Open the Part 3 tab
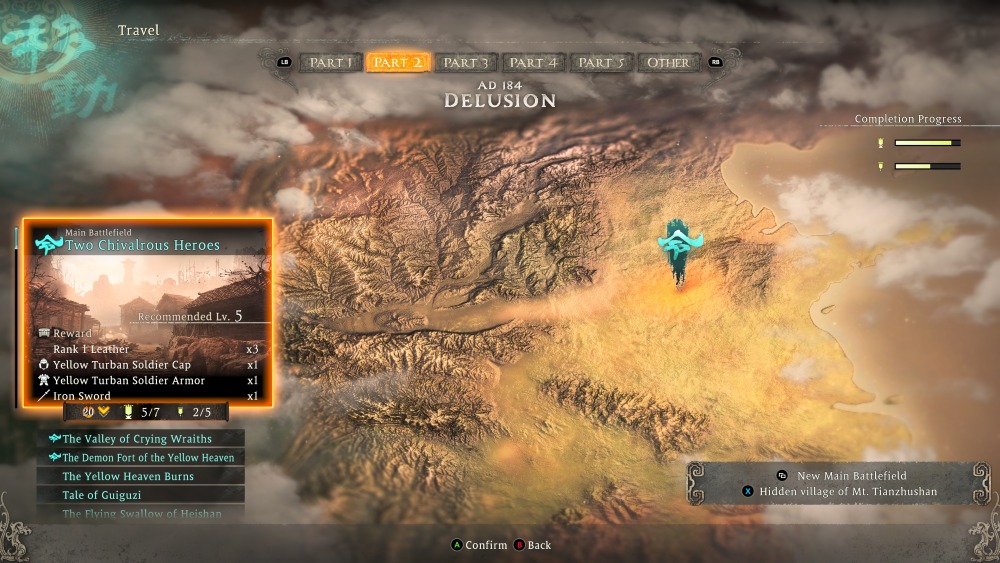This screenshot has width=1000, height=563. pos(466,62)
